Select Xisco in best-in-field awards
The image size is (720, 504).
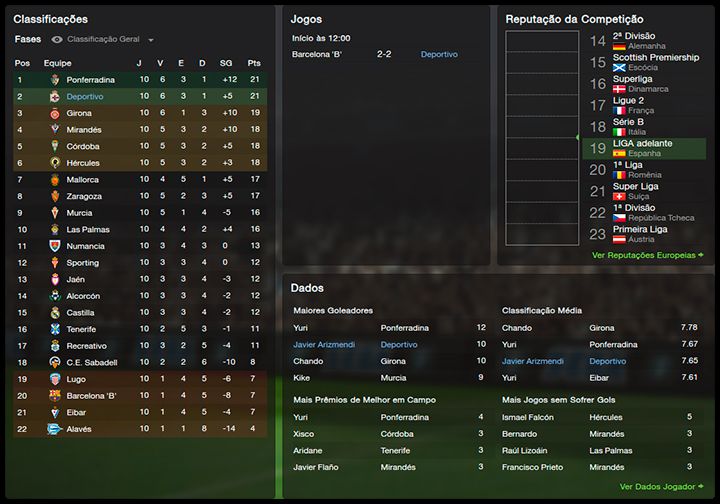pos(304,433)
